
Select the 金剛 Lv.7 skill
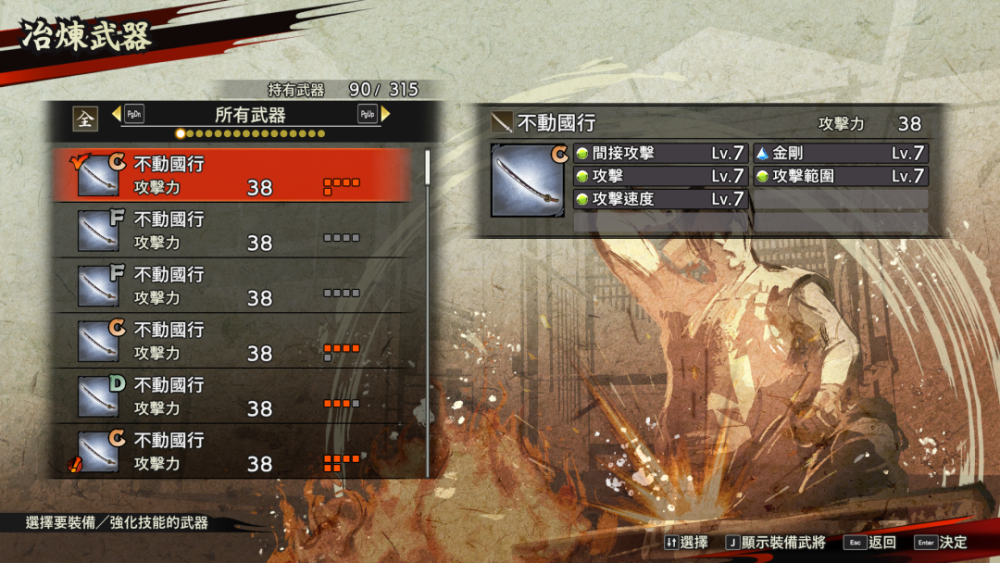840,153
